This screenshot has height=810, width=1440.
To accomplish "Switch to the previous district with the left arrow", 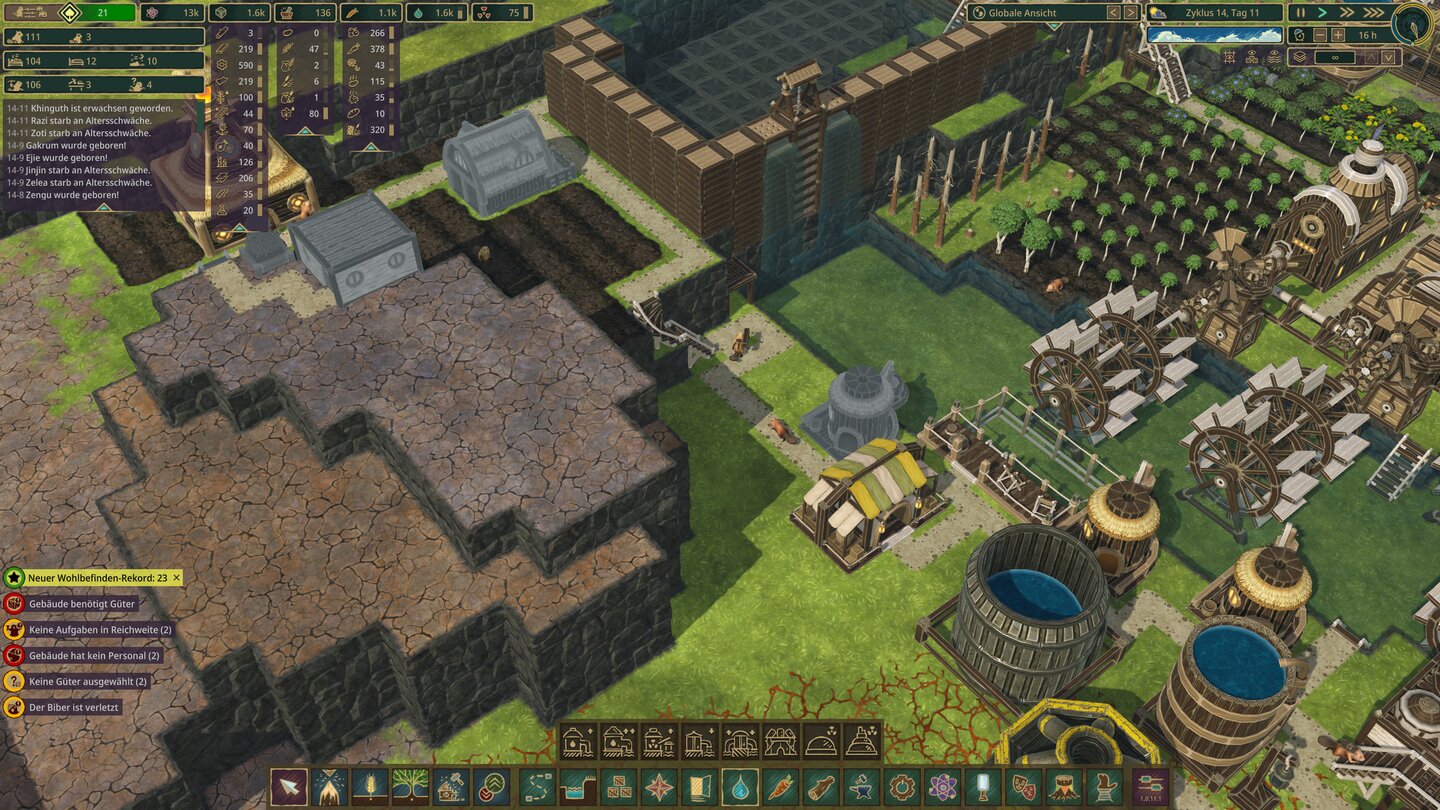I will click(1112, 13).
